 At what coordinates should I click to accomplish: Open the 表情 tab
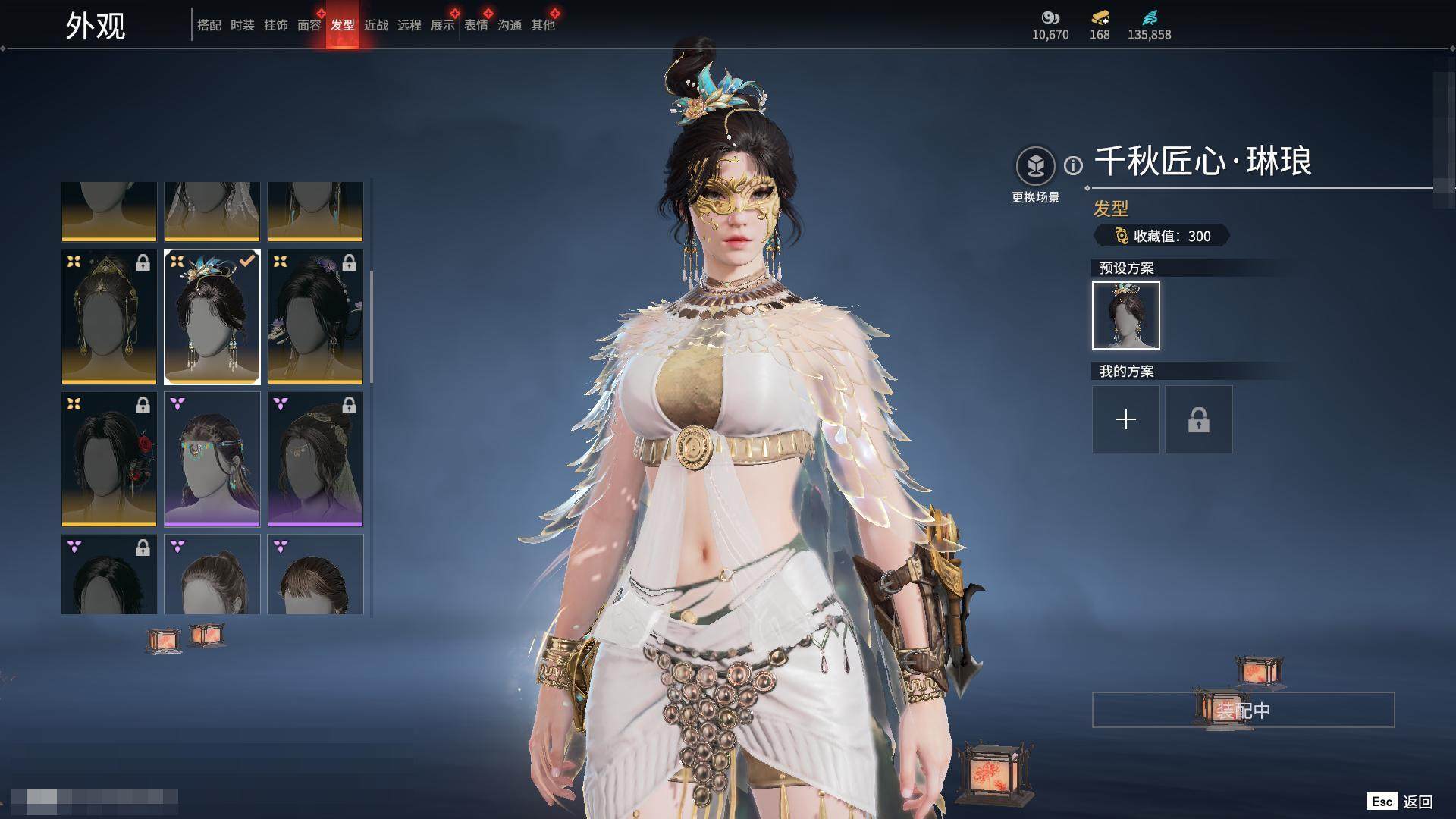point(475,26)
